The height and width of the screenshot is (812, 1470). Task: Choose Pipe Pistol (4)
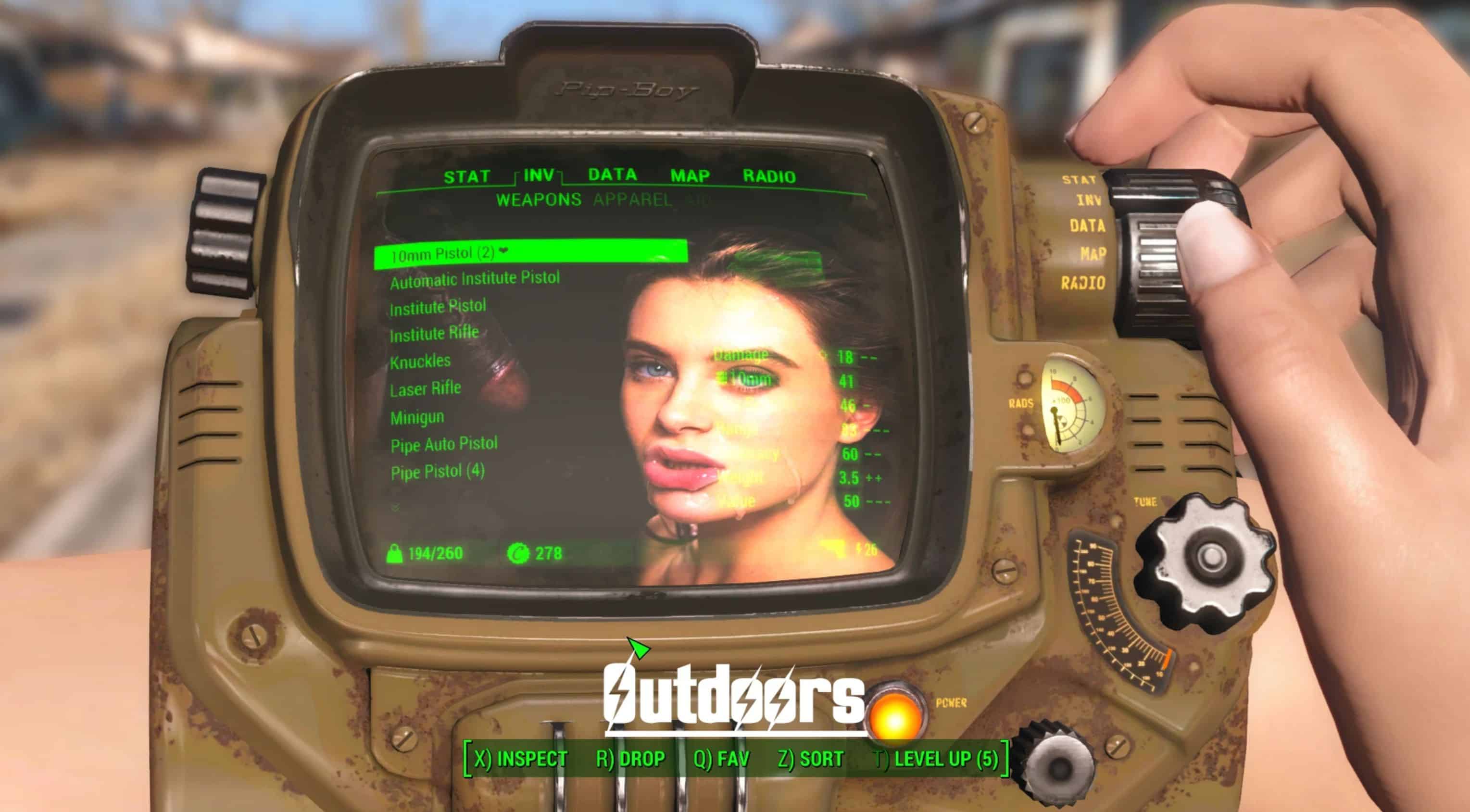(x=438, y=472)
